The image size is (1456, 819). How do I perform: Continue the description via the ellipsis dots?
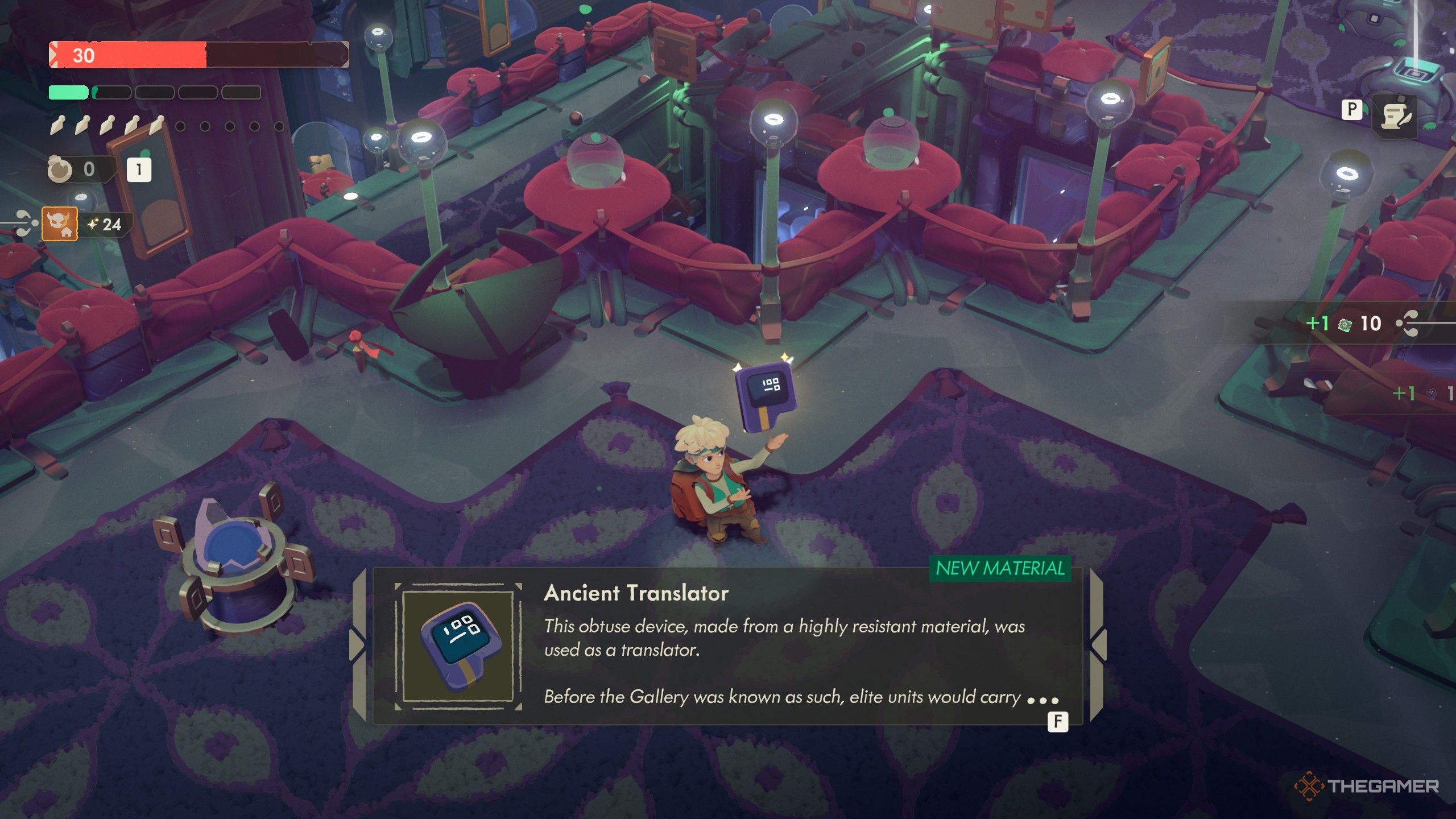(x=1043, y=701)
